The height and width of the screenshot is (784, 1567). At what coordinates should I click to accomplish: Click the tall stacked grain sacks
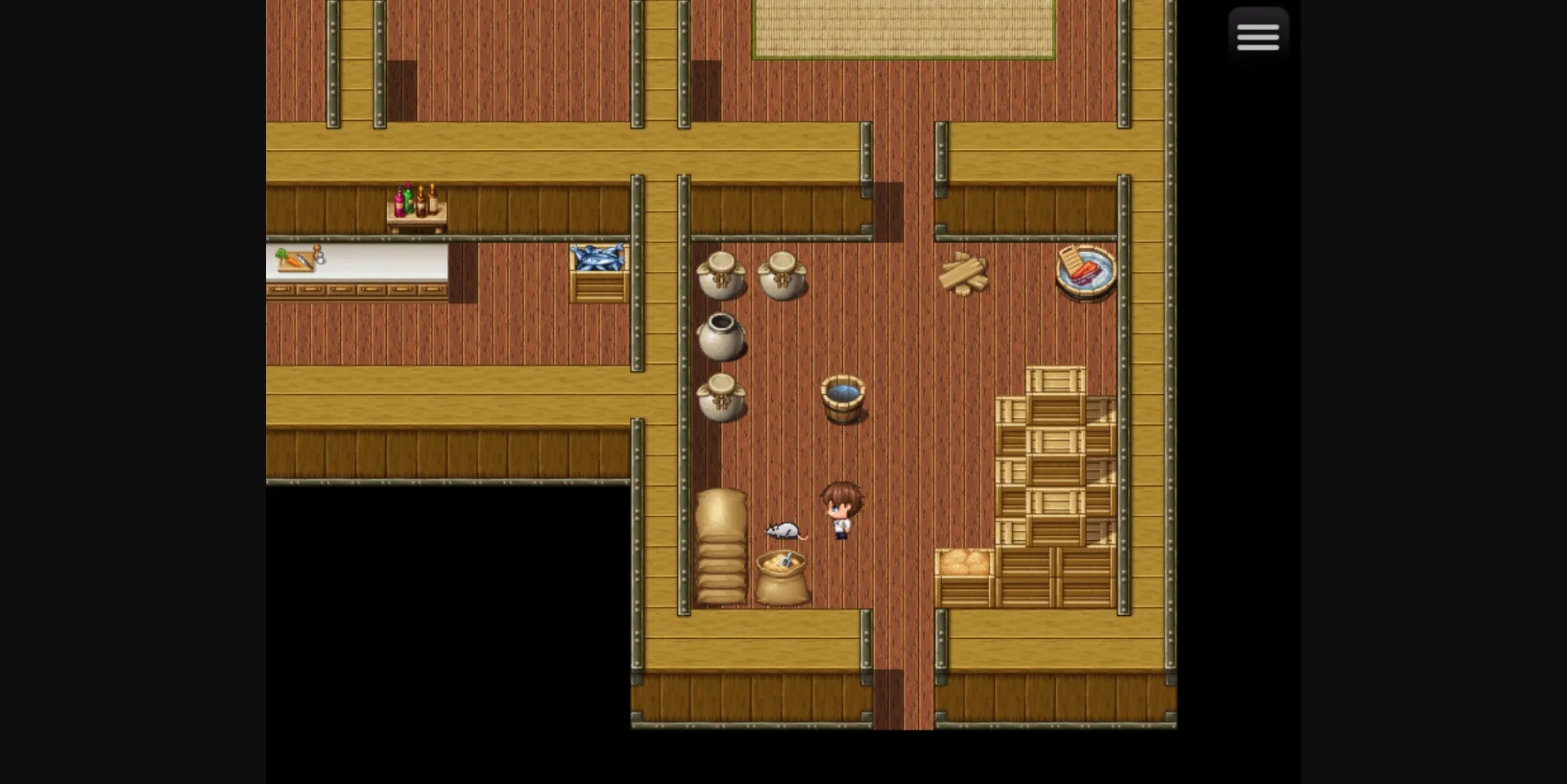click(x=721, y=547)
